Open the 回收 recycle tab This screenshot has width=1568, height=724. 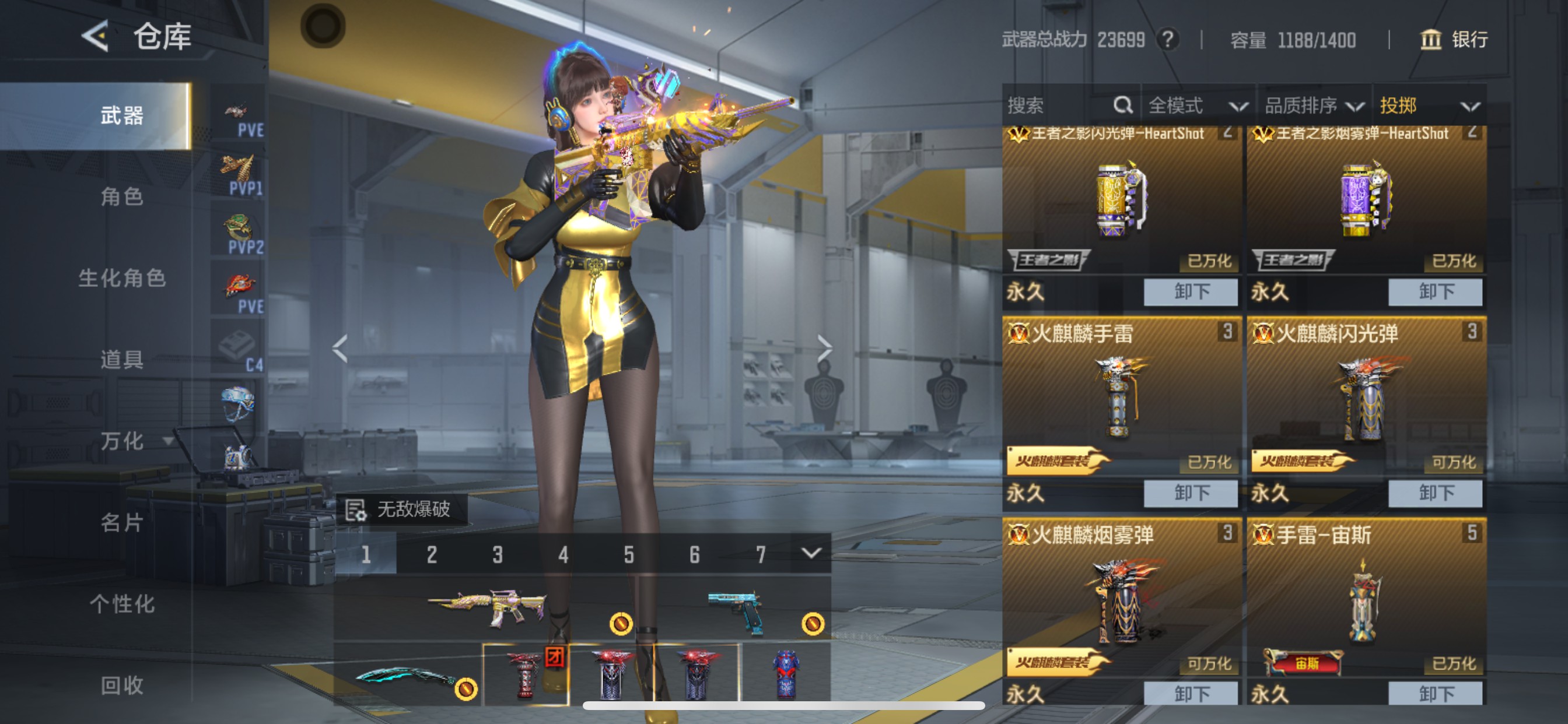tap(122, 686)
